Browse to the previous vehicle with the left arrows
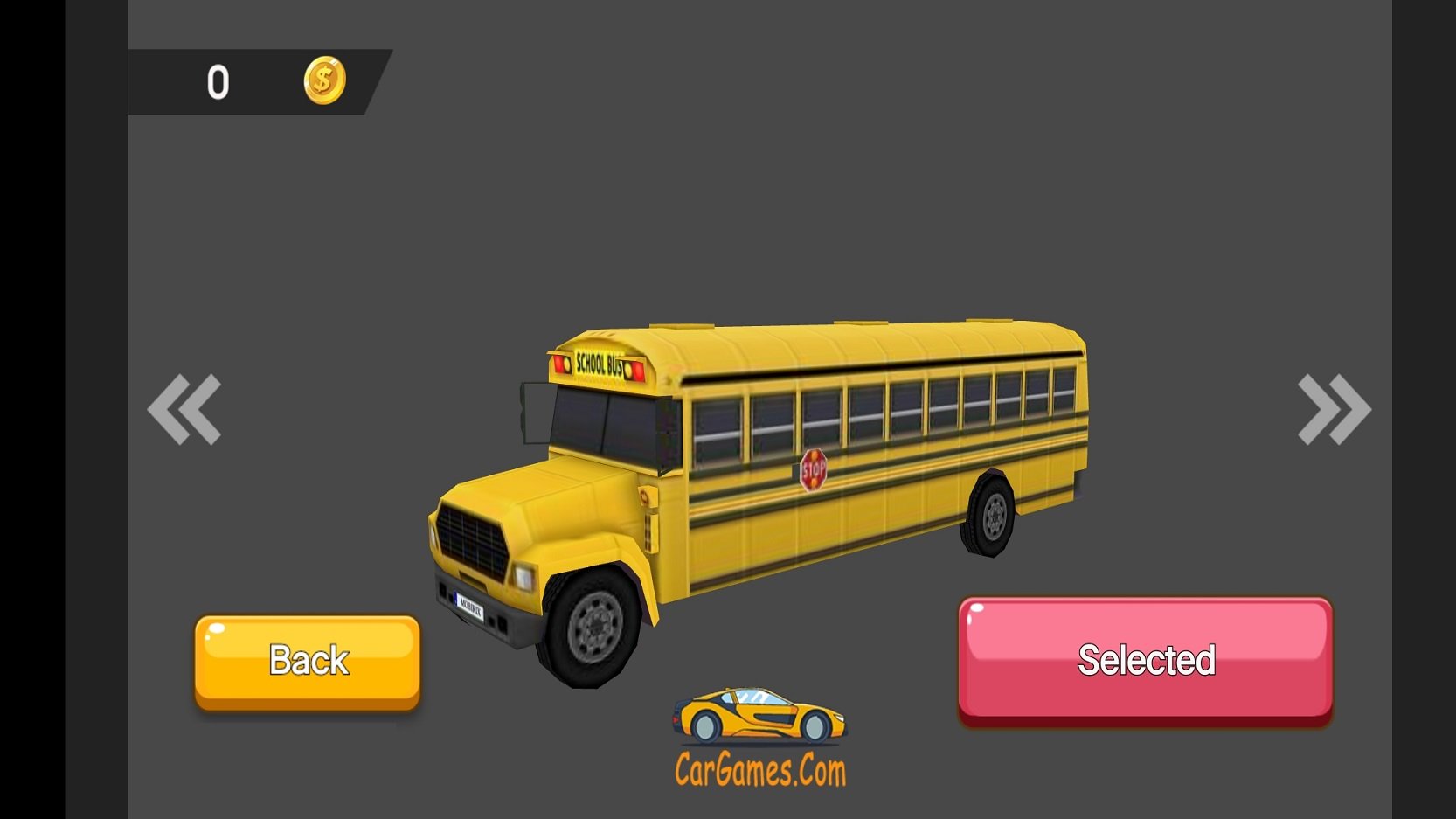1456x819 pixels. point(184,407)
